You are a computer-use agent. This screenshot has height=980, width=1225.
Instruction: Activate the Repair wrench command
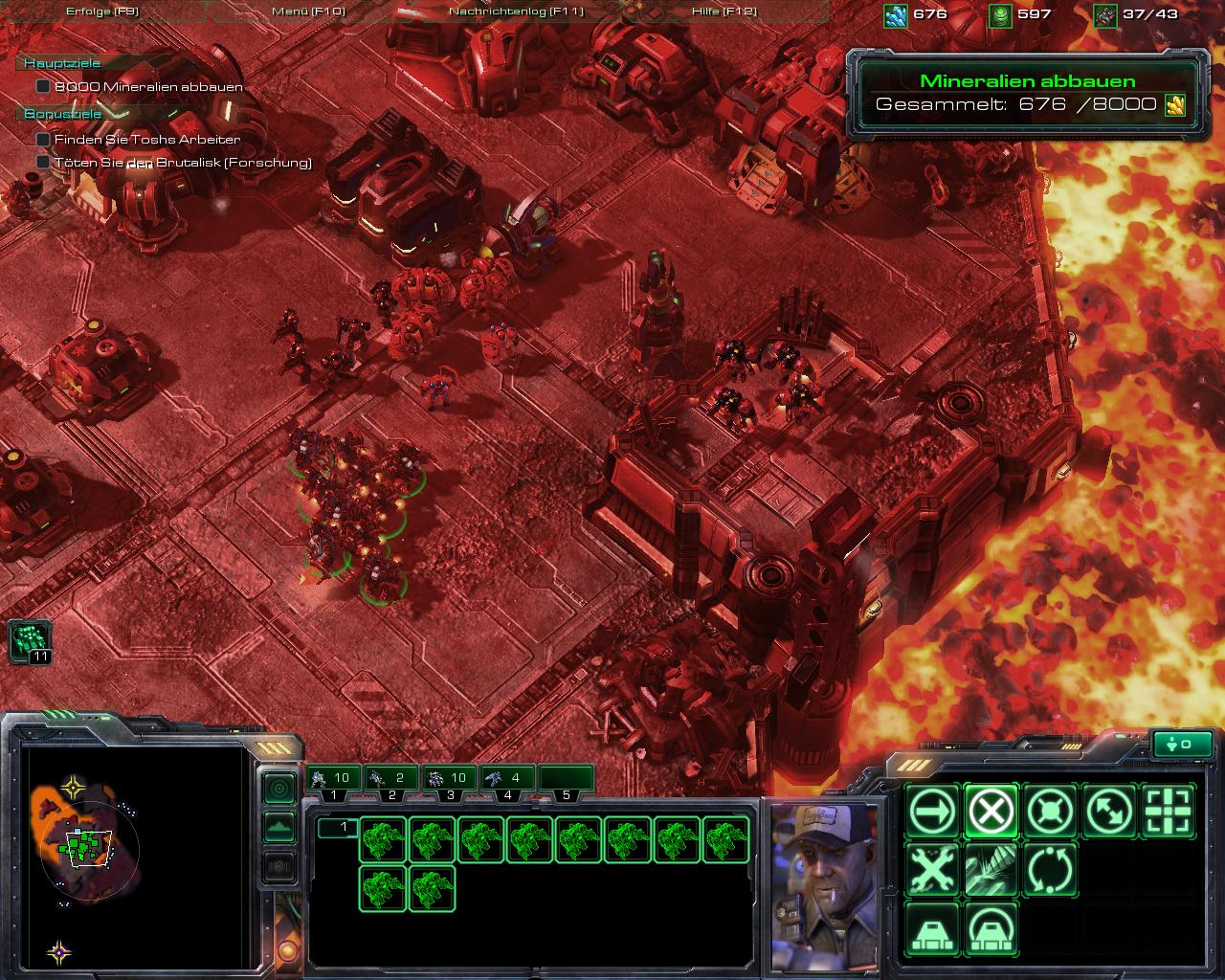(931, 871)
